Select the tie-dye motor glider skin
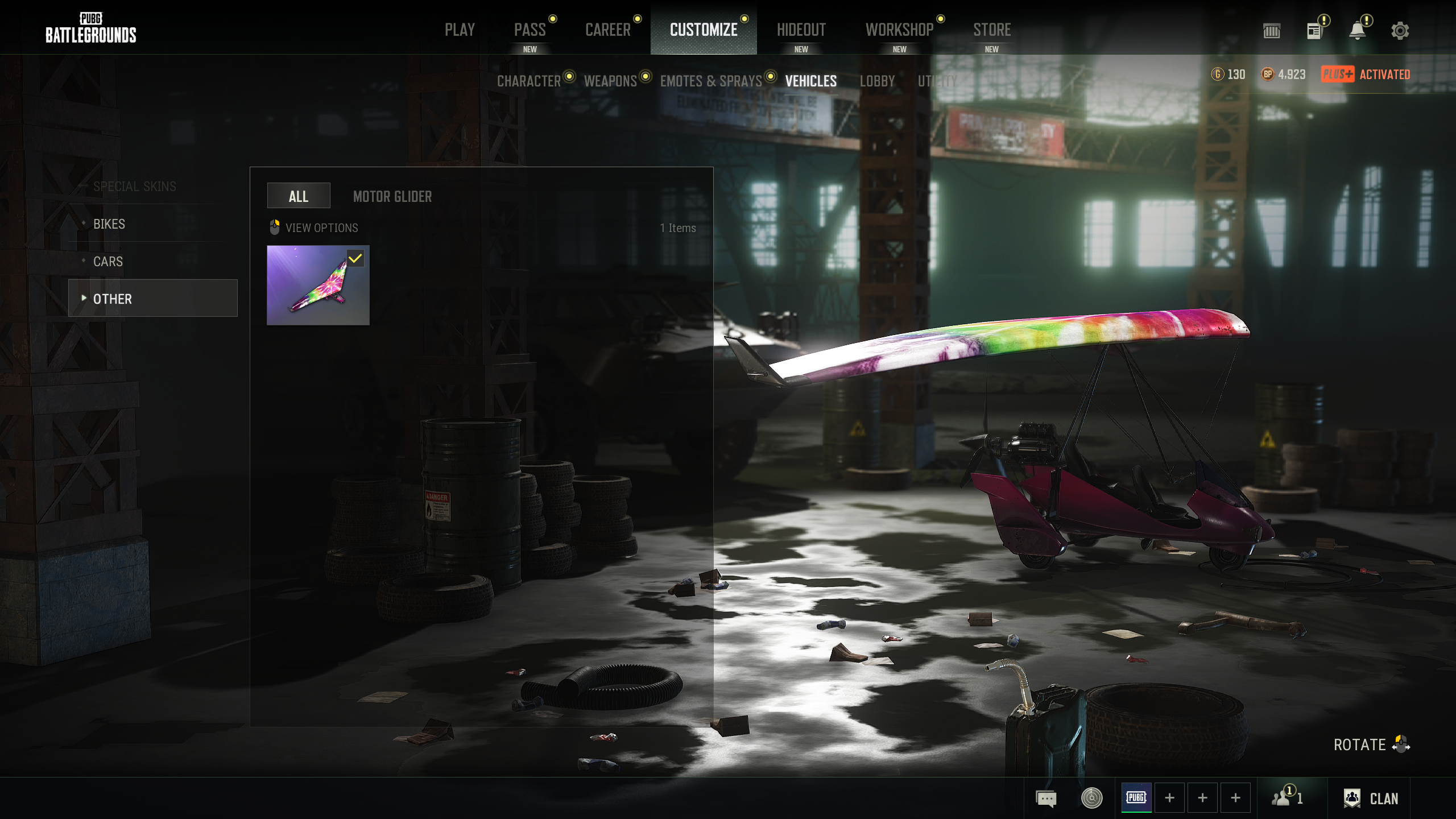Image resolution: width=1456 pixels, height=819 pixels. pos(318,285)
